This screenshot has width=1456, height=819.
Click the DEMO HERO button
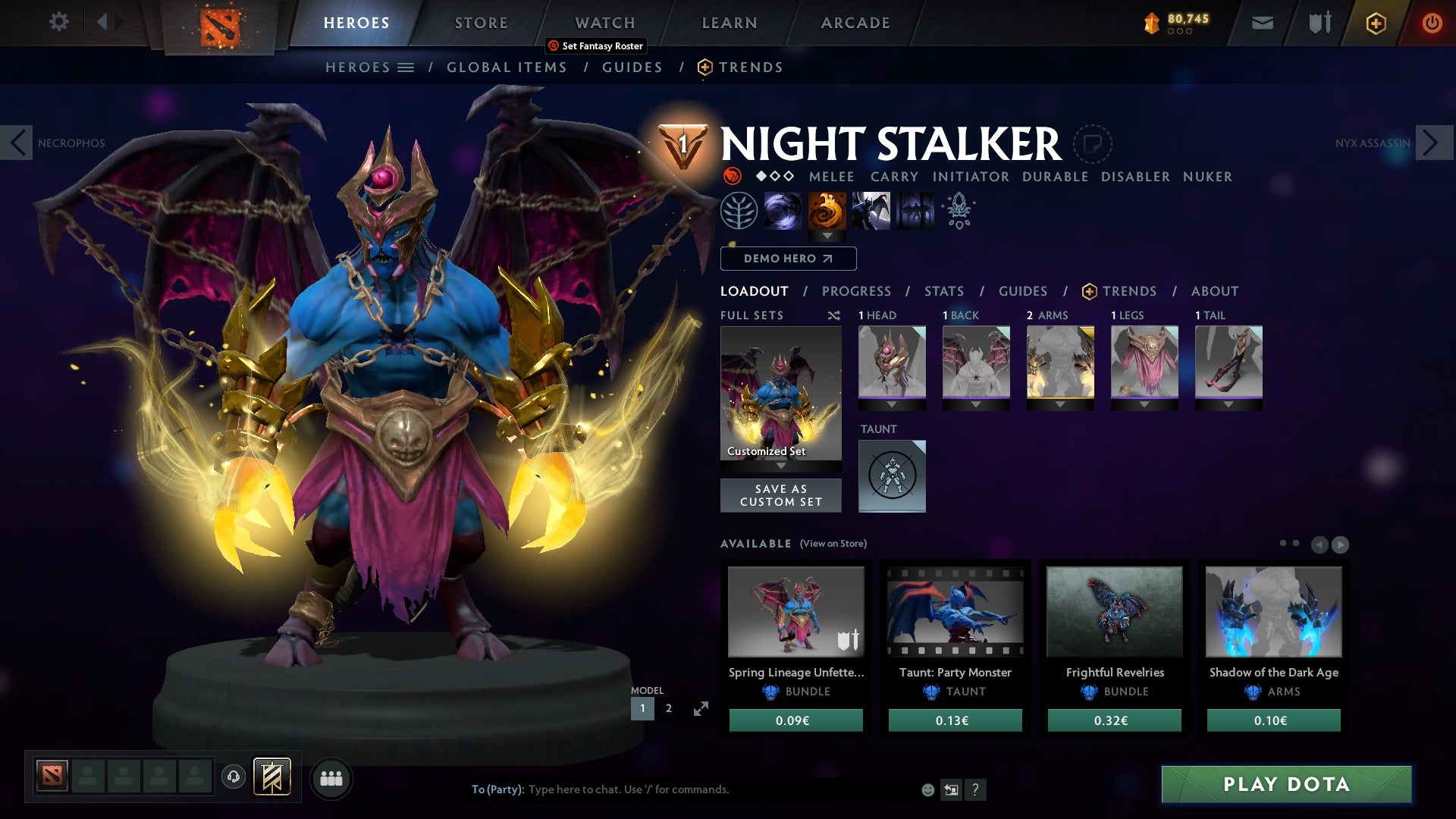(x=788, y=259)
